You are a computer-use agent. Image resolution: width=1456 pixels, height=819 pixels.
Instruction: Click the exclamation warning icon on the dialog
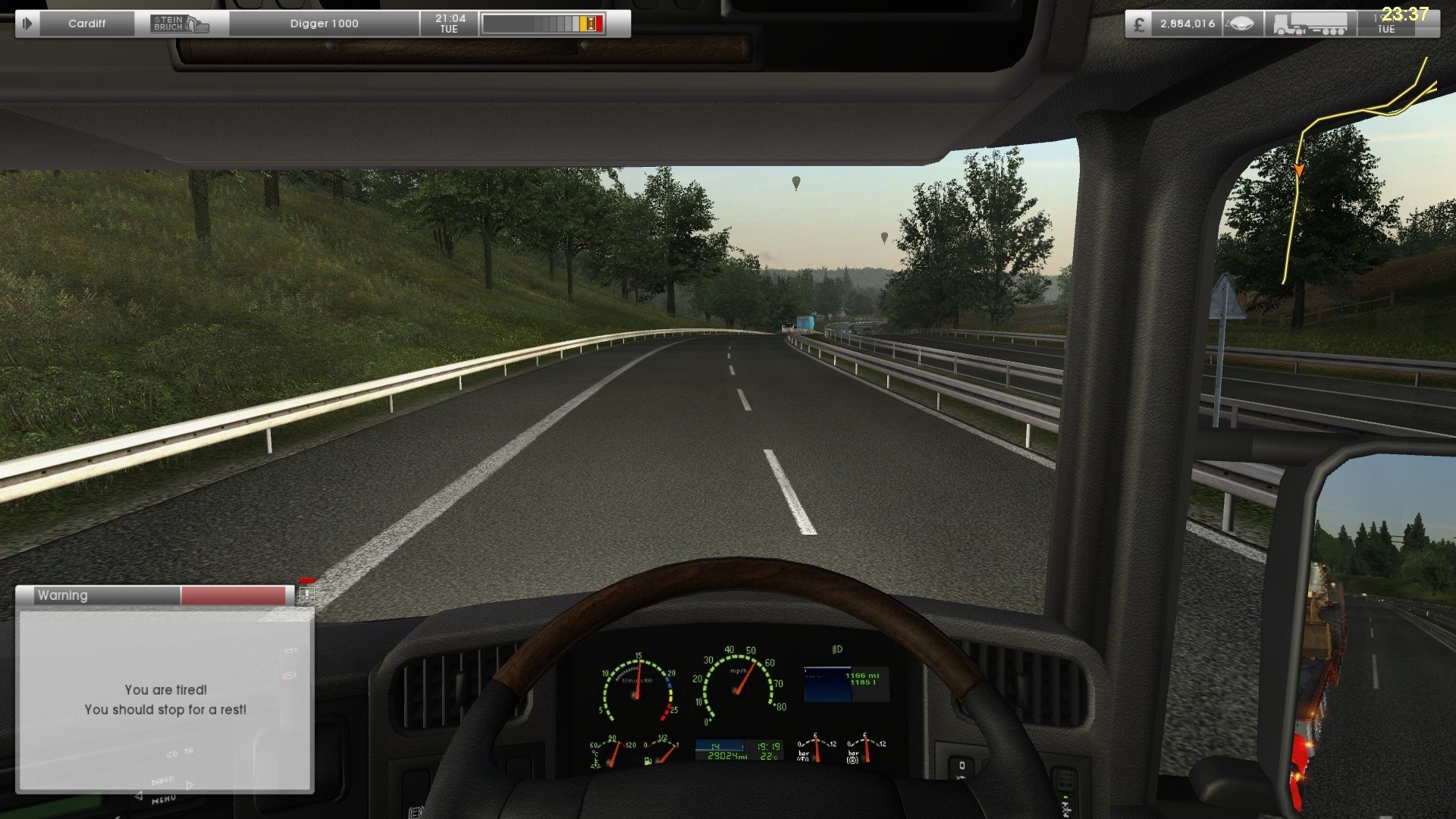[x=305, y=596]
